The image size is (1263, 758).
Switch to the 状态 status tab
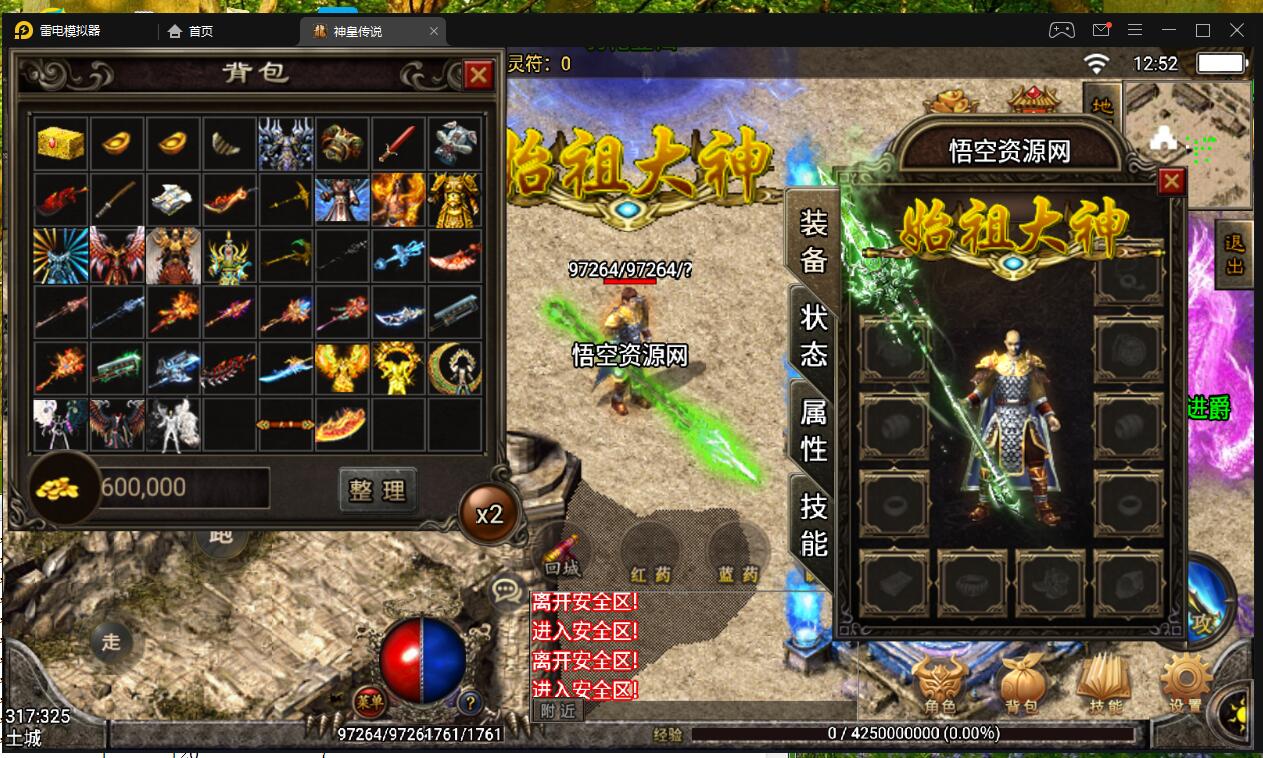tap(813, 335)
